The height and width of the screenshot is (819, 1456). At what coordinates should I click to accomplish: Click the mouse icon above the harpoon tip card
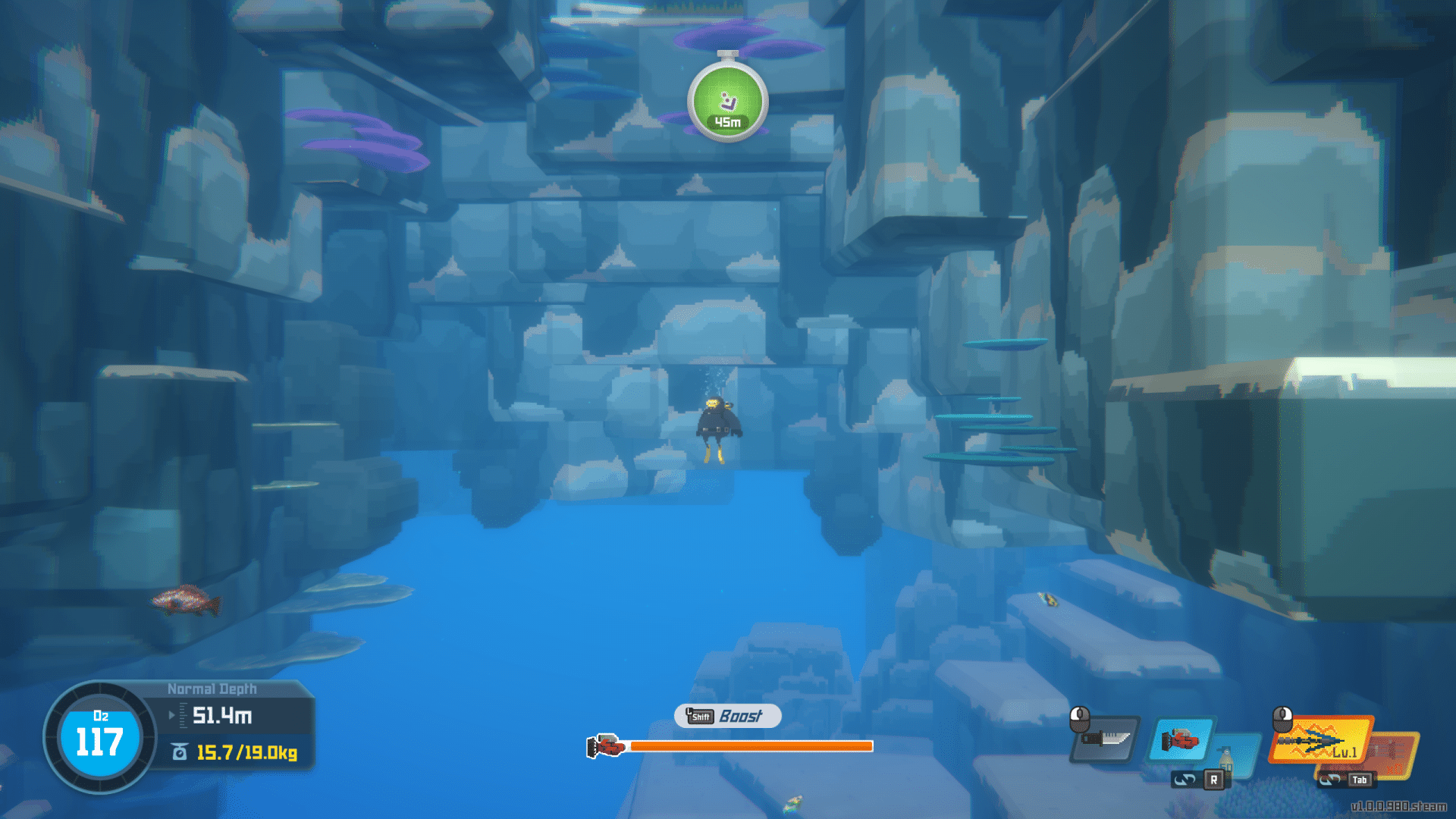click(x=1282, y=720)
